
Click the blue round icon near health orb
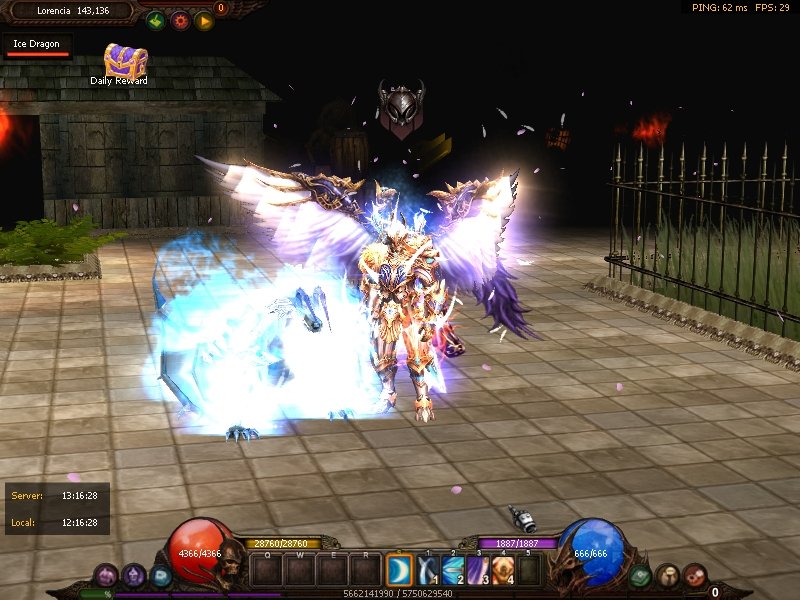click(161, 575)
